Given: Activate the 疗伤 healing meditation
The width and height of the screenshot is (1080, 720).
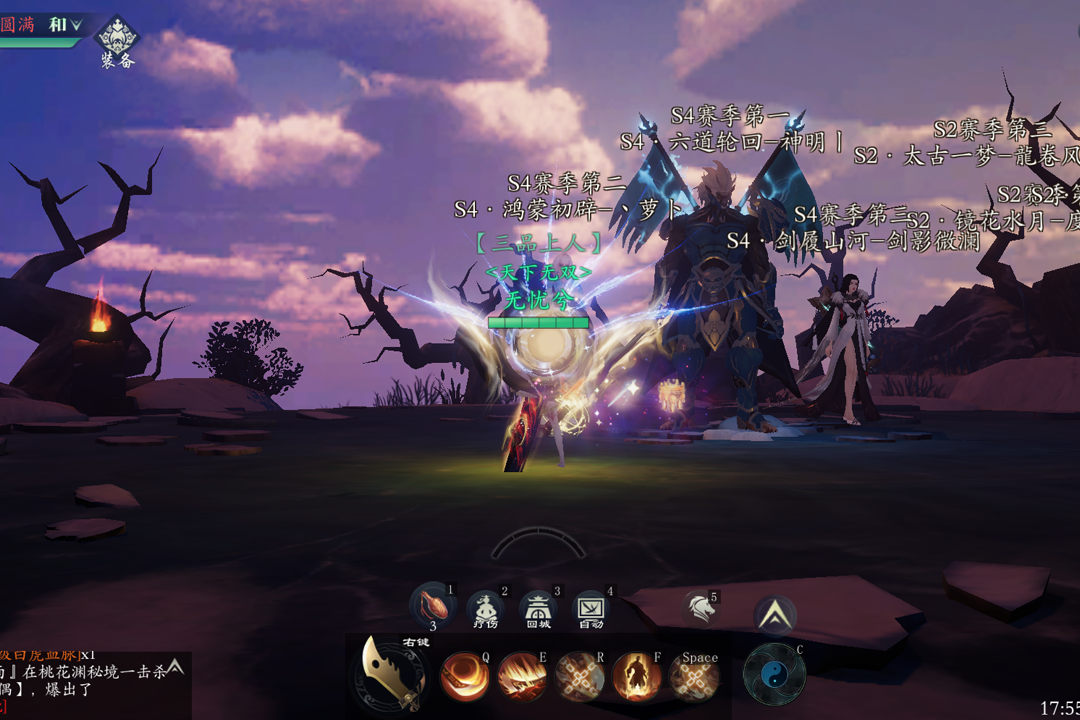Looking at the screenshot, I should coord(486,609).
